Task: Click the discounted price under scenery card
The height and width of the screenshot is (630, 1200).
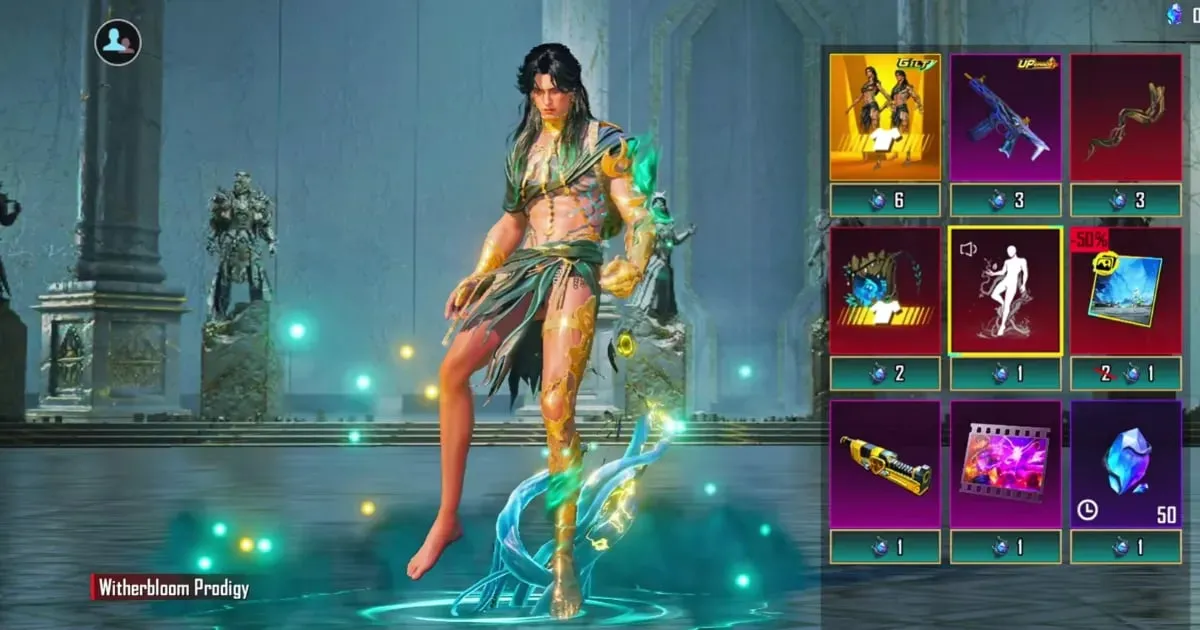Action: (x=1125, y=374)
